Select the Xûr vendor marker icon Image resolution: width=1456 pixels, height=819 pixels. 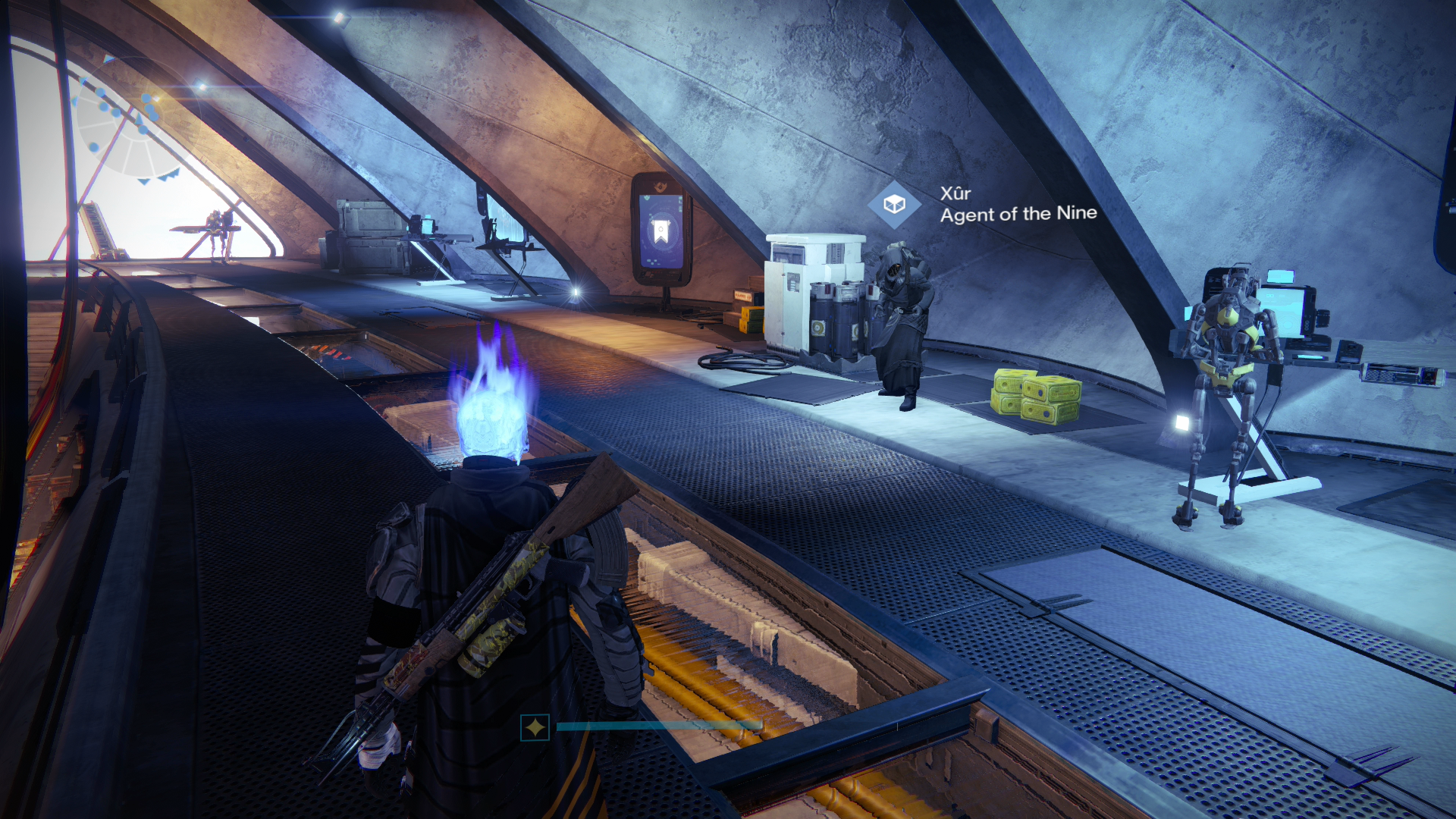click(x=894, y=204)
